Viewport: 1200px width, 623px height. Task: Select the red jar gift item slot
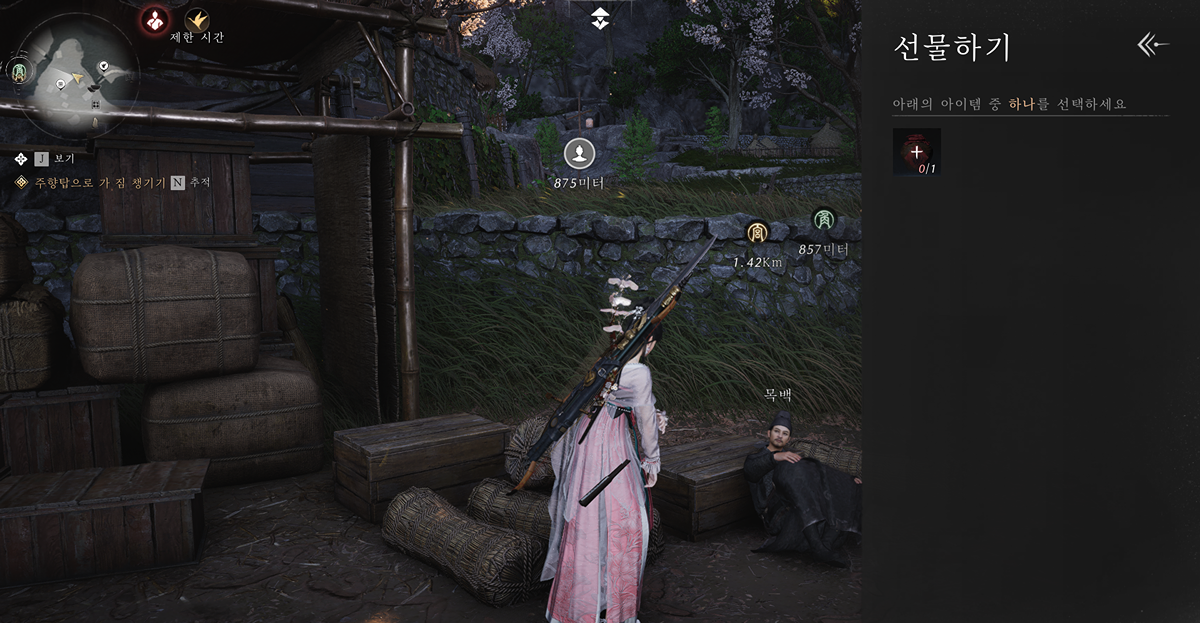[916, 152]
